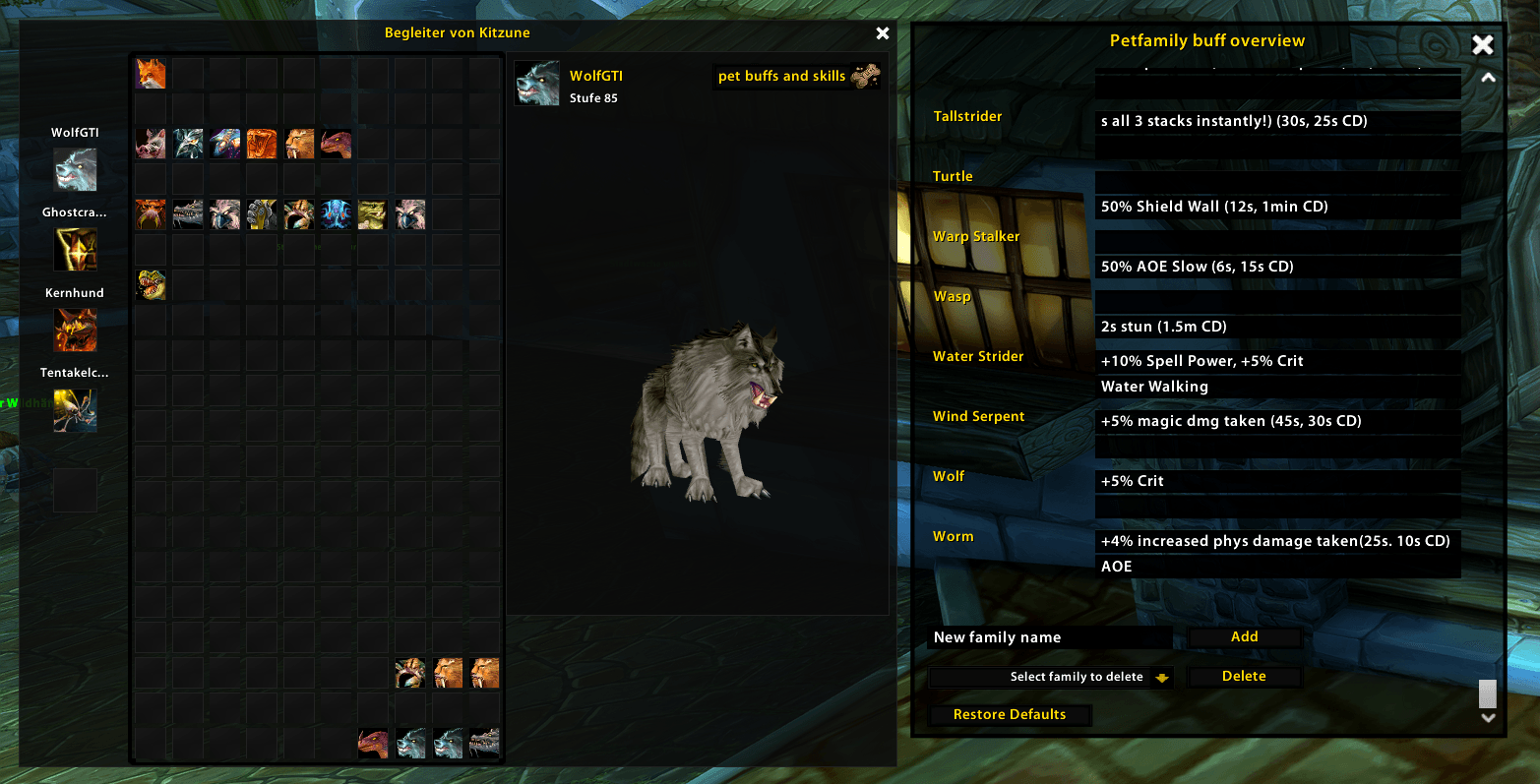Select the WolfGTI portrait in the sidebar
The height and width of the screenshot is (784, 1540).
[75, 168]
